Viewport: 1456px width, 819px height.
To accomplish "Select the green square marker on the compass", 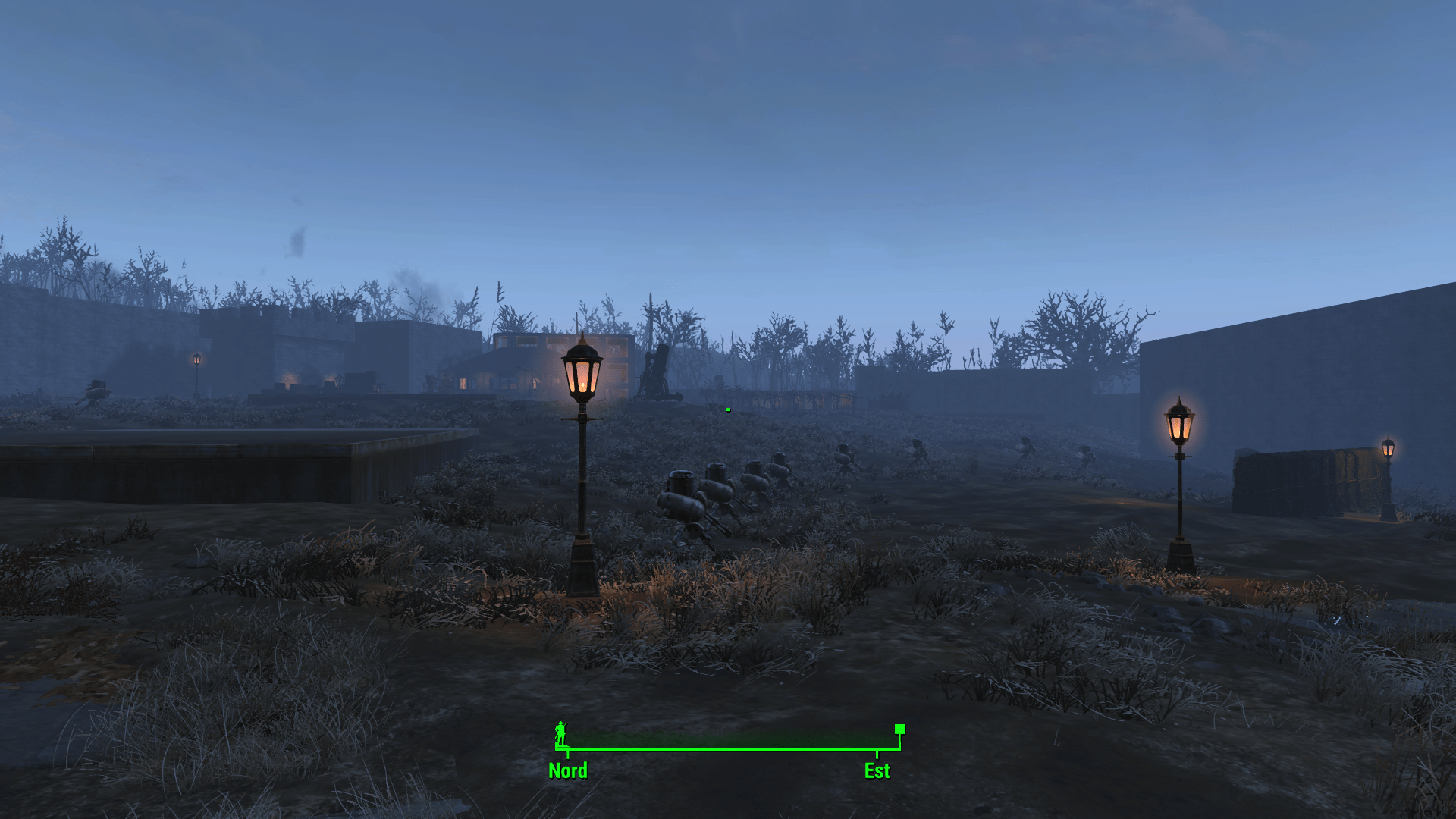I will [x=899, y=730].
